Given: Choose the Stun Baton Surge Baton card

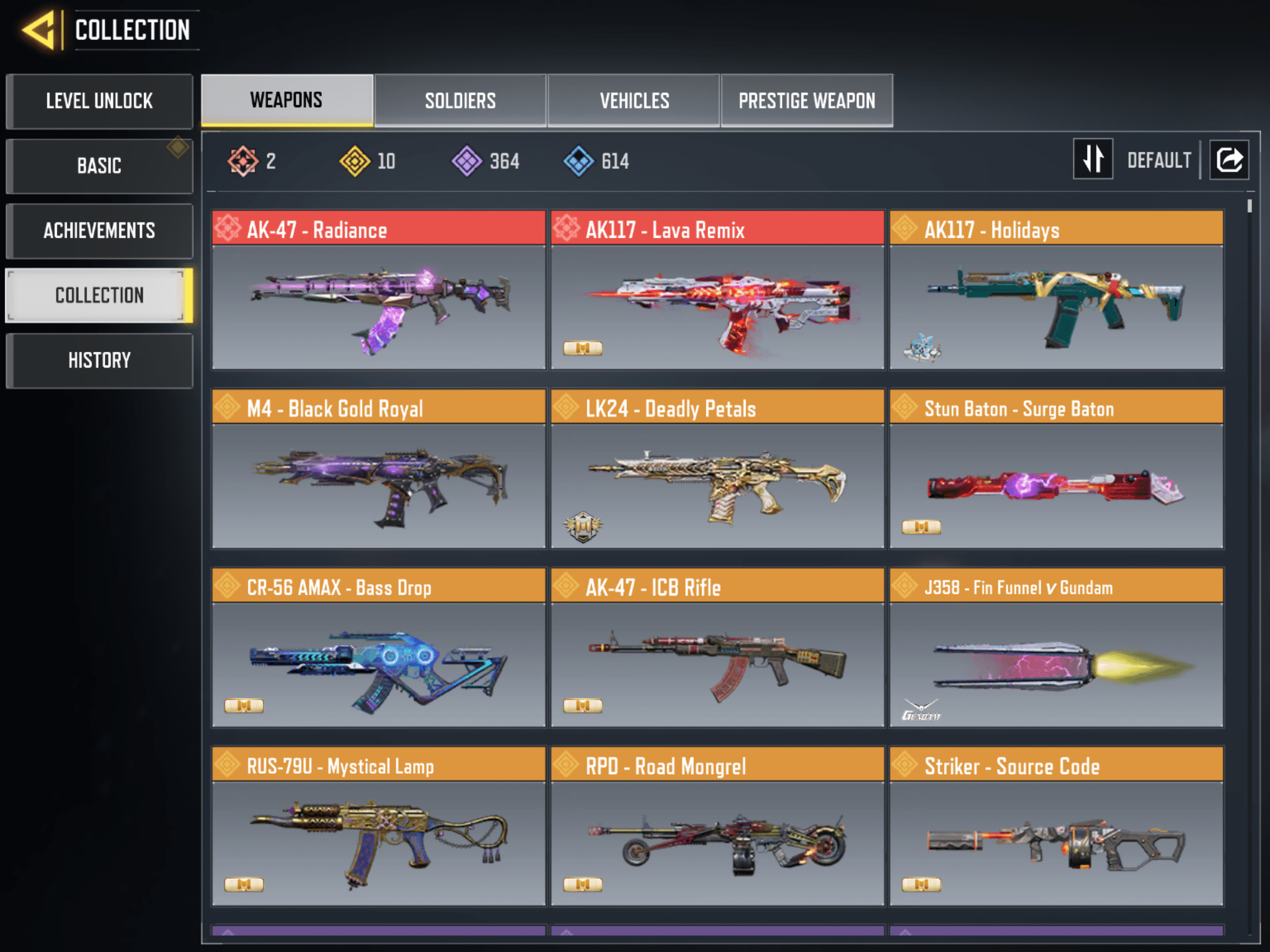Looking at the screenshot, I should (1056, 469).
